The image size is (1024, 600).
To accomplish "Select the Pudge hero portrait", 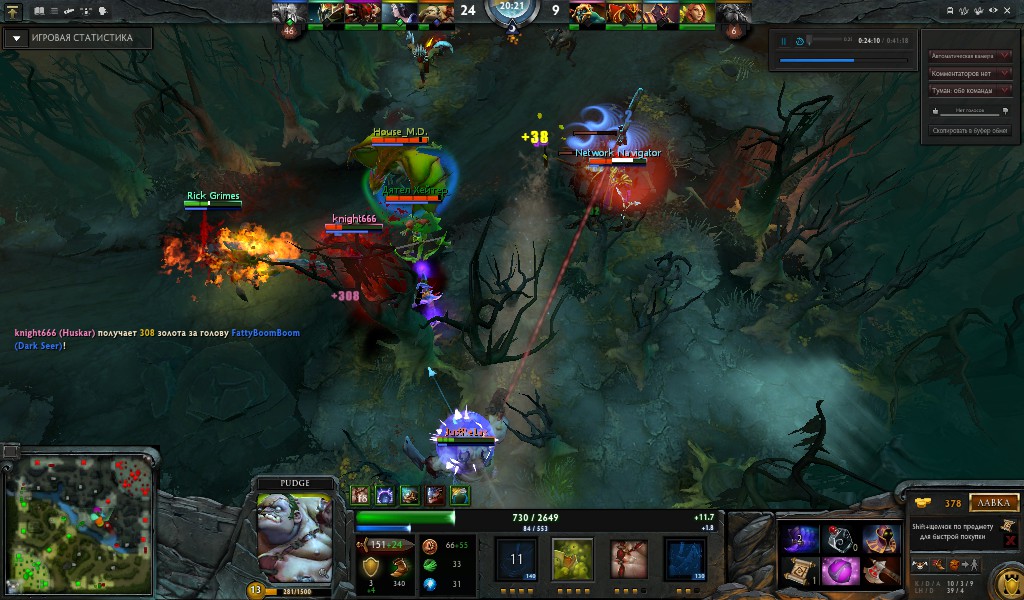I will (x=294, y=537).
